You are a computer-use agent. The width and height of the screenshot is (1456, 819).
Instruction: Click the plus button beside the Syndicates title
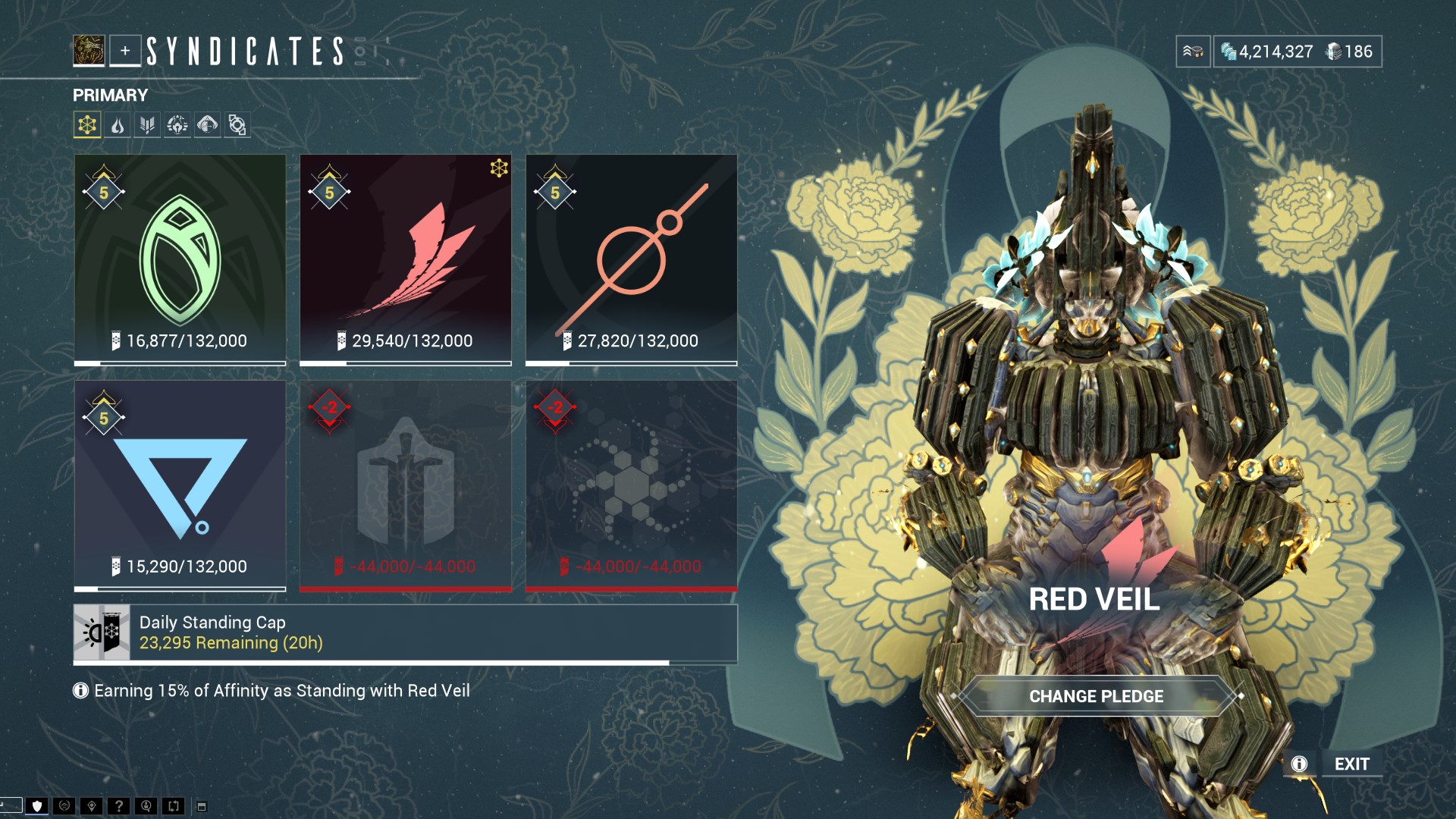[125, 51]
